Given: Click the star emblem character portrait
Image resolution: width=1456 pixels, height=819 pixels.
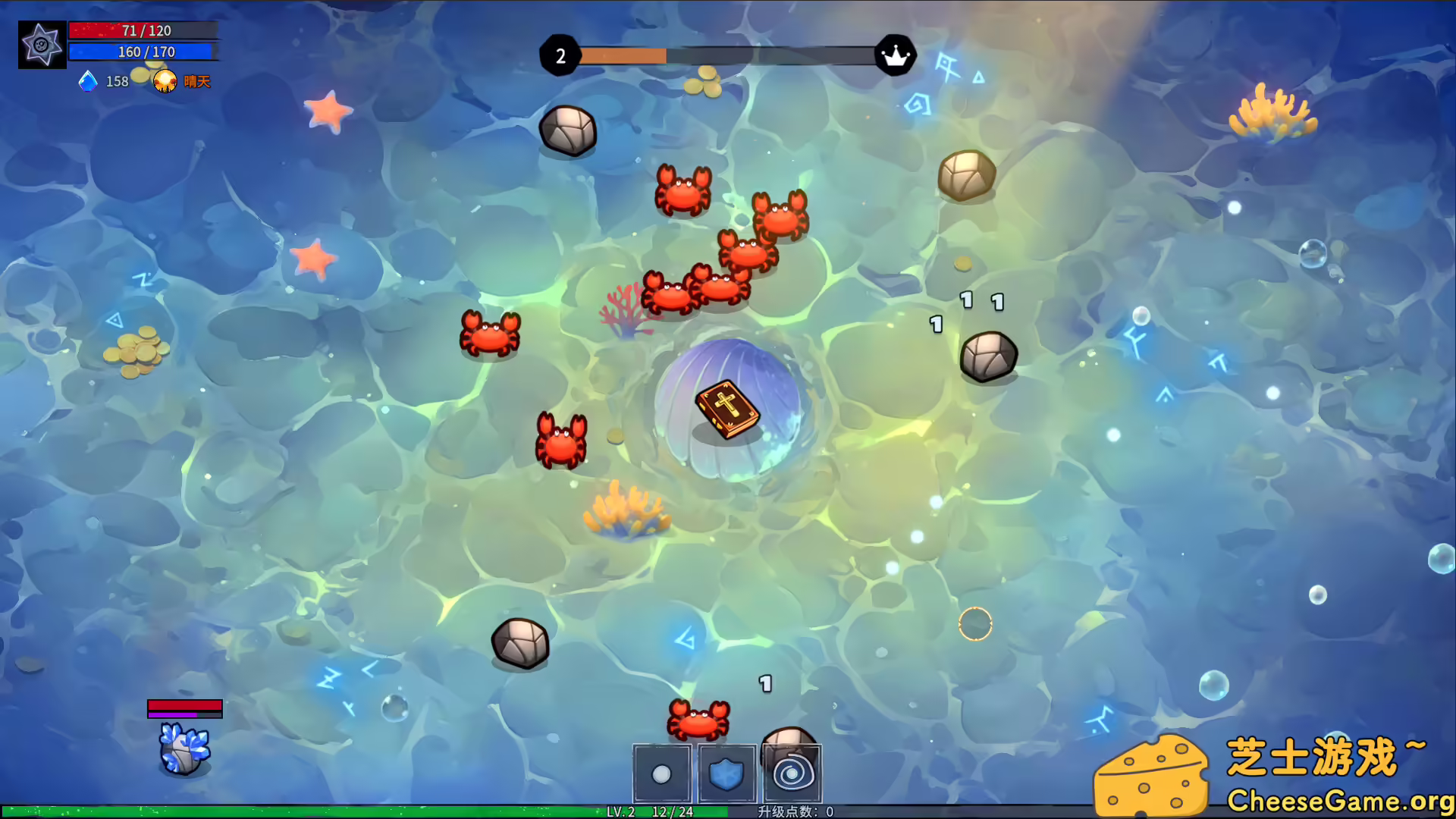Looking at the screenshot, I should click(x=42, y=44).
